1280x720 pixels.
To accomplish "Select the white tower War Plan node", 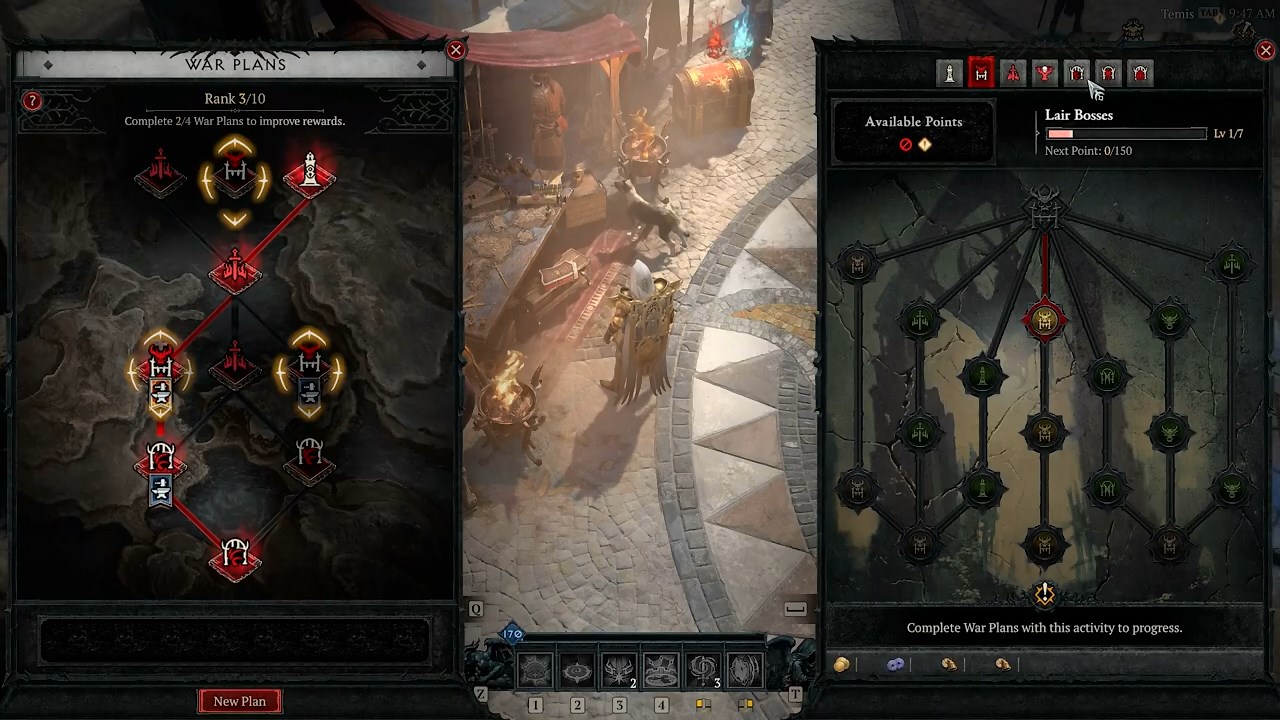I will pos(309,174).
